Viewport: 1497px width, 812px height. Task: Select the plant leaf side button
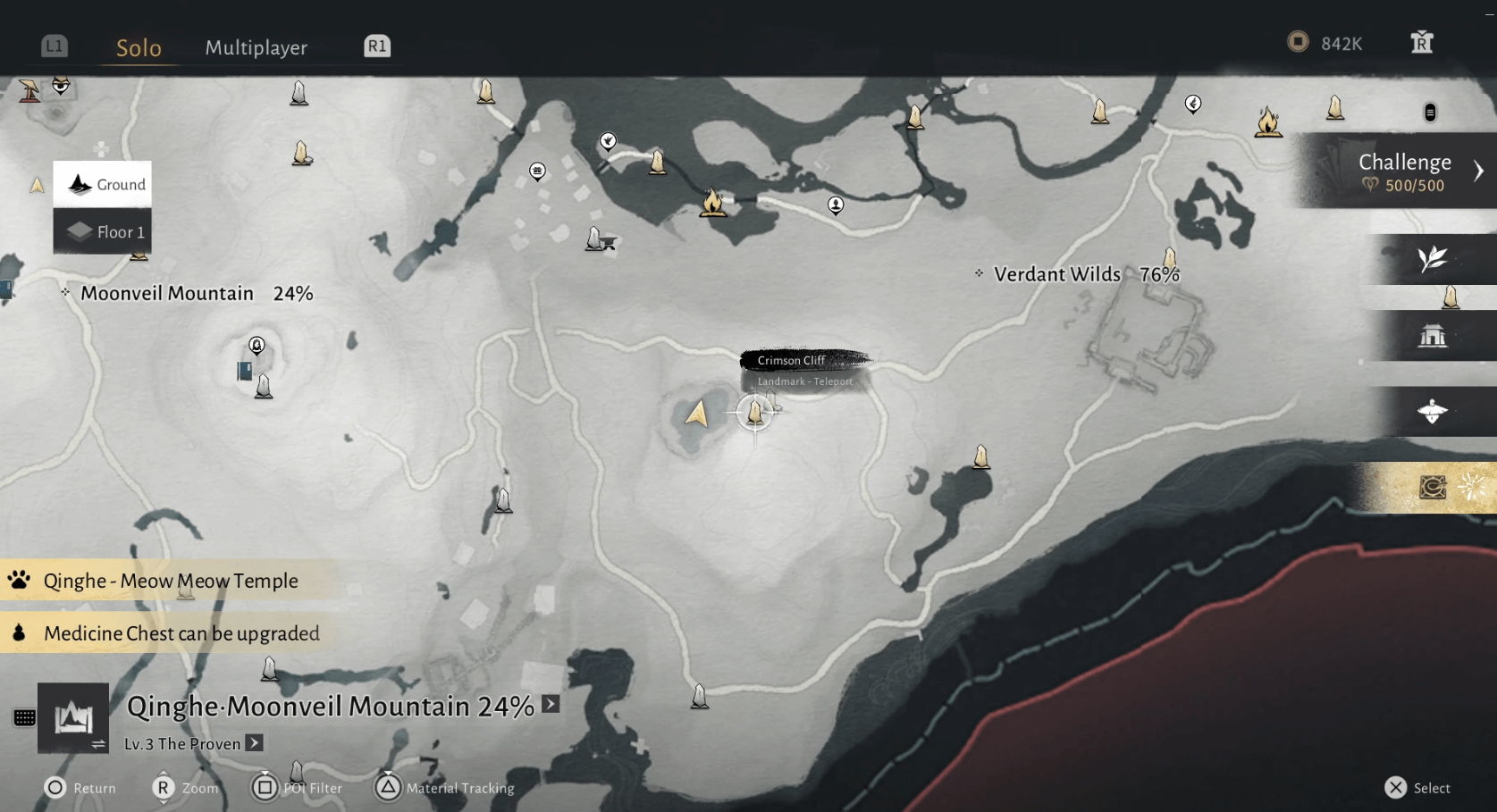(1432, 259)
